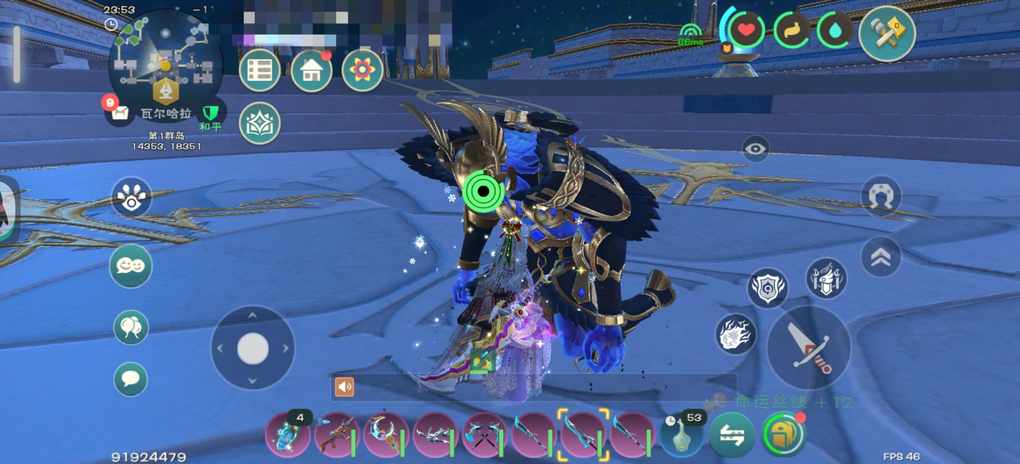Tap the swap arrows hotbar button

pyautogui.click(x=733, y=435)
